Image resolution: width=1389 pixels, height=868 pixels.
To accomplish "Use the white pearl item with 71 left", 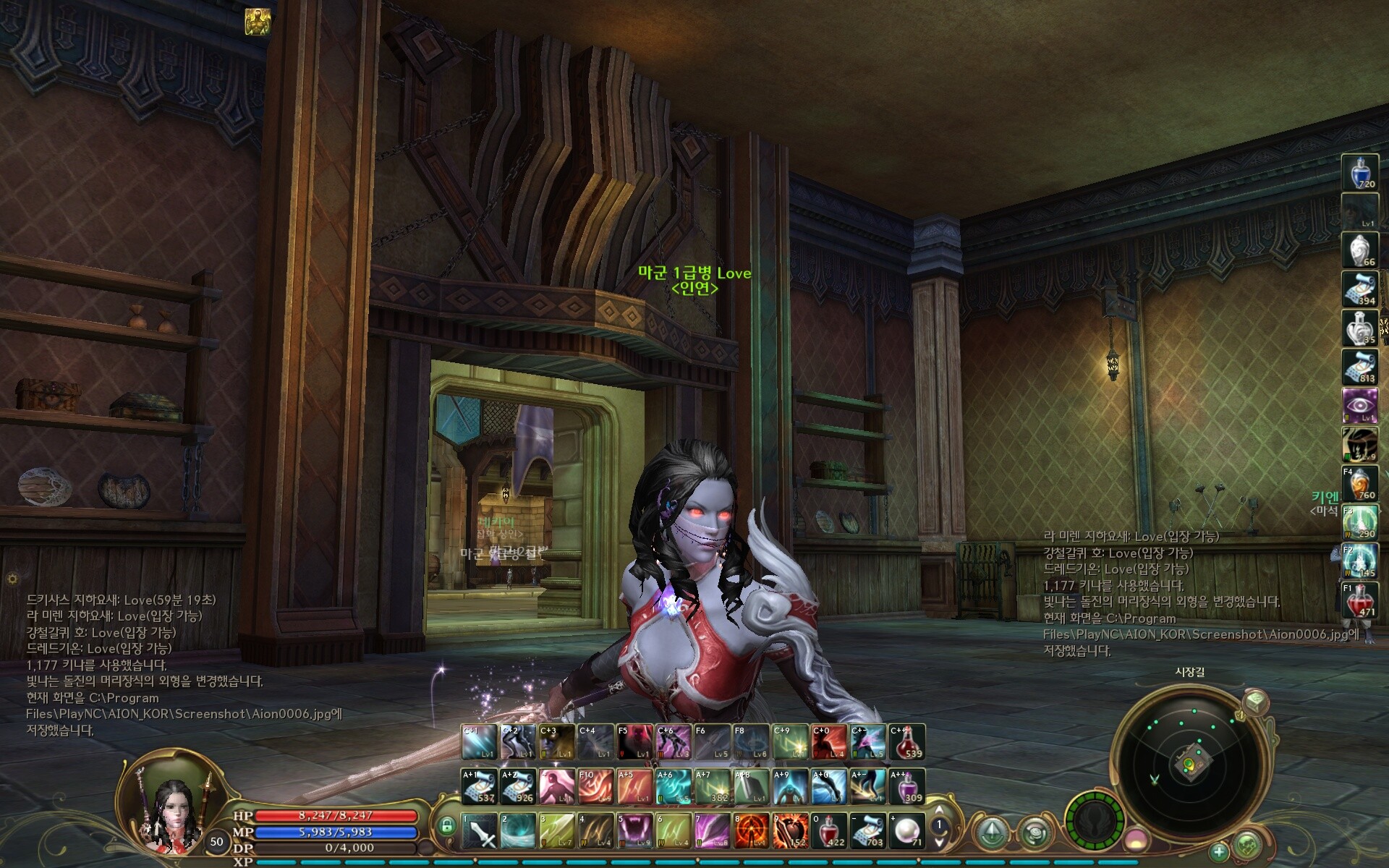I will point(906,830).
